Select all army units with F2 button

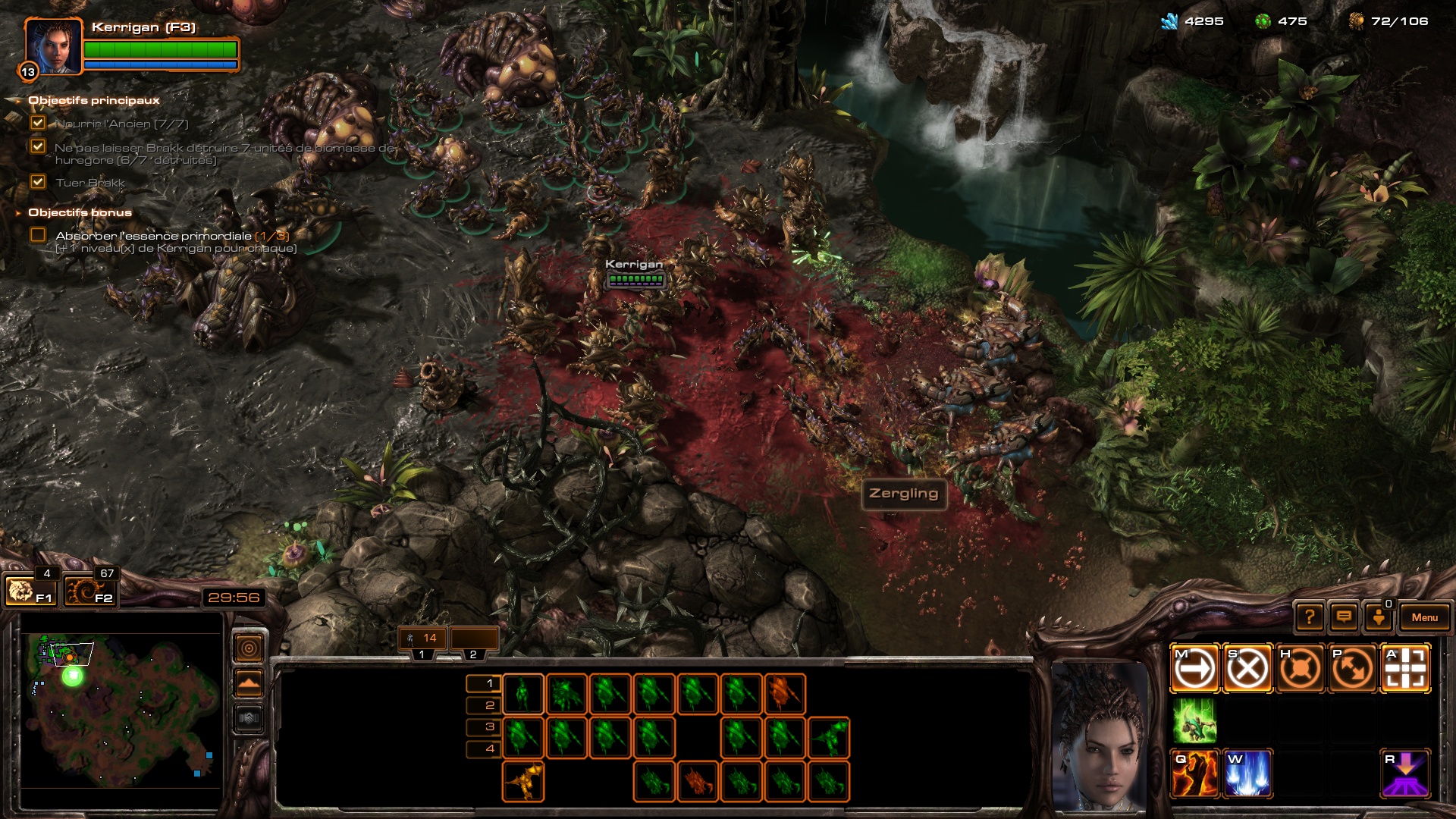coord(89,591)
